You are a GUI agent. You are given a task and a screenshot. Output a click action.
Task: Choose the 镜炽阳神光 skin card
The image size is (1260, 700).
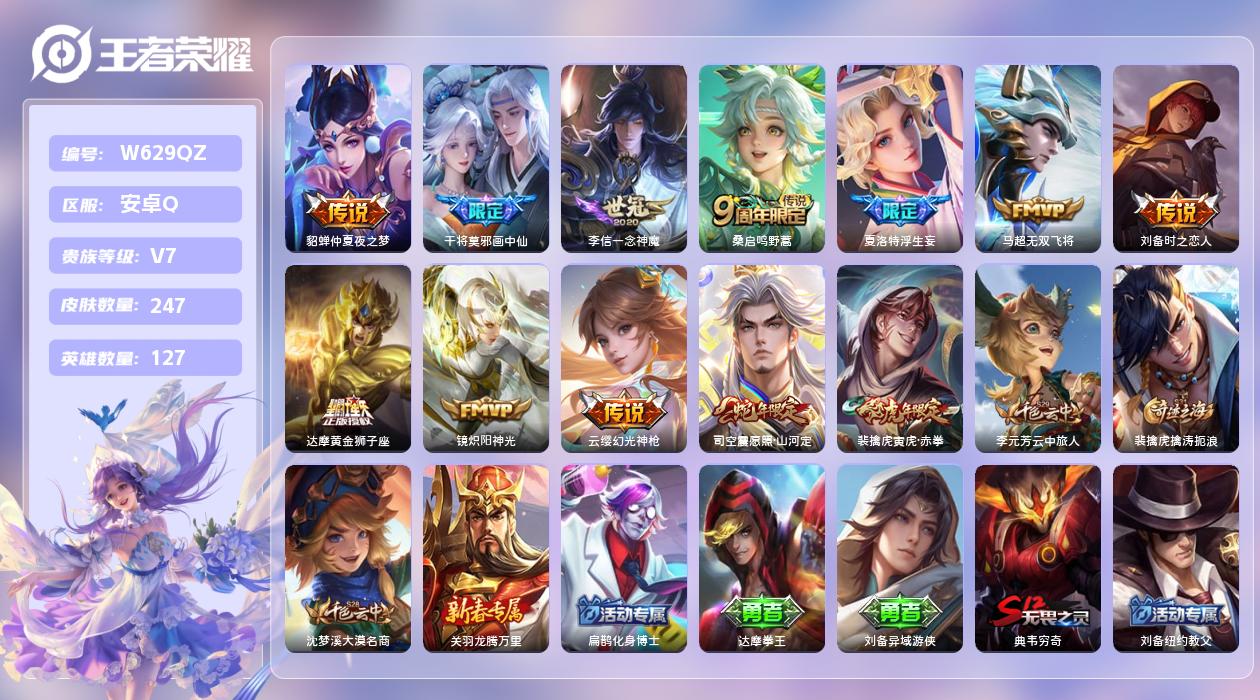(486, 358)
